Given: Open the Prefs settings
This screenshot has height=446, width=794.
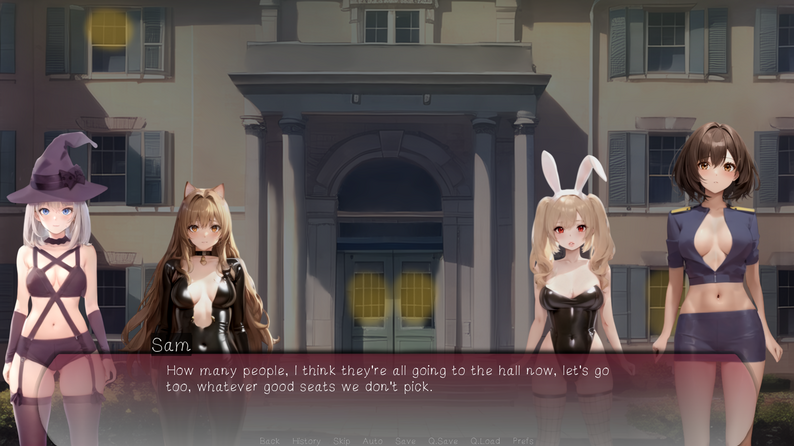Looking at the screenshot, I should click(x=523, y=440).
